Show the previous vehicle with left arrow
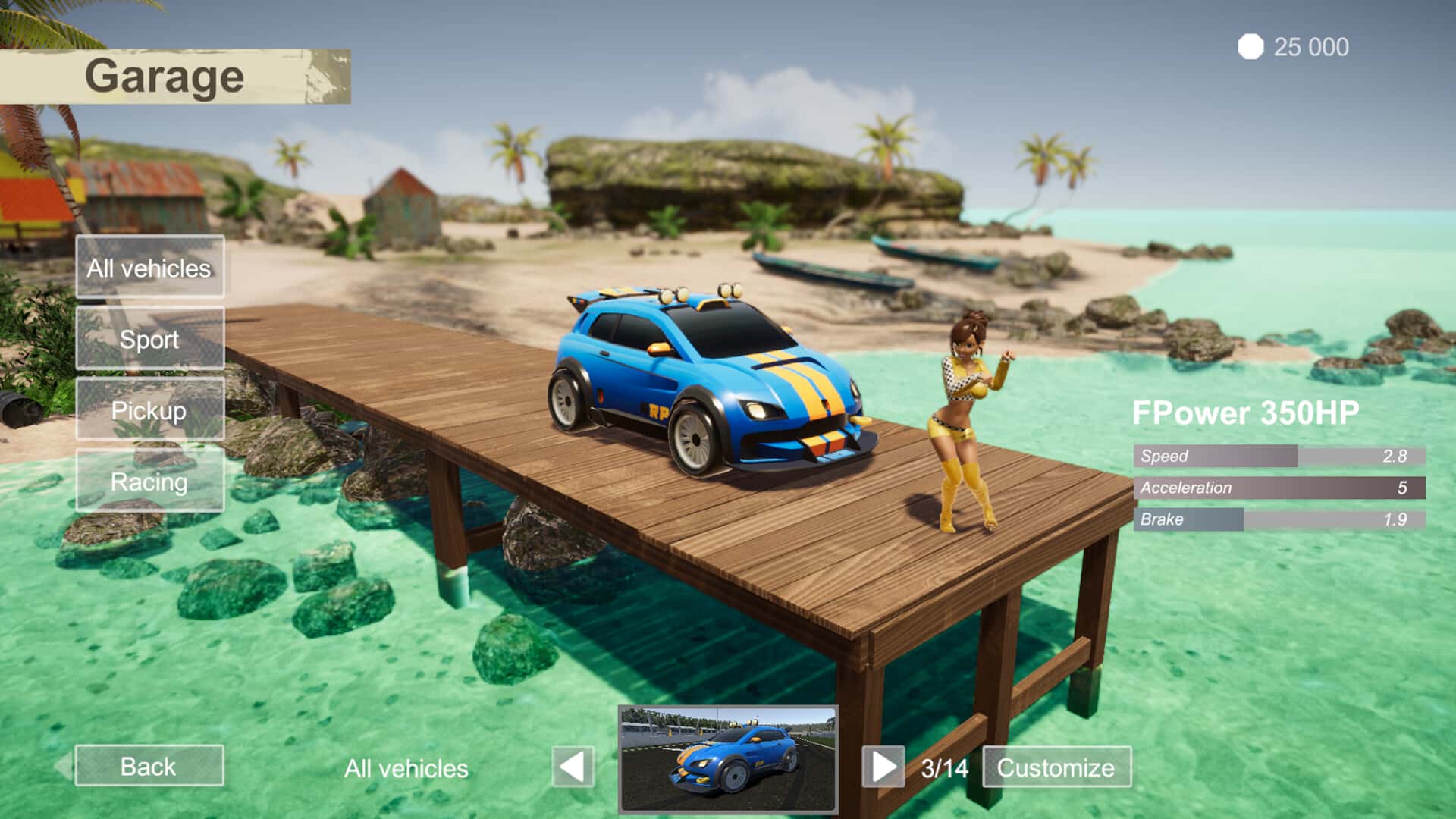The image size is (1456, 819). (573, 767)
